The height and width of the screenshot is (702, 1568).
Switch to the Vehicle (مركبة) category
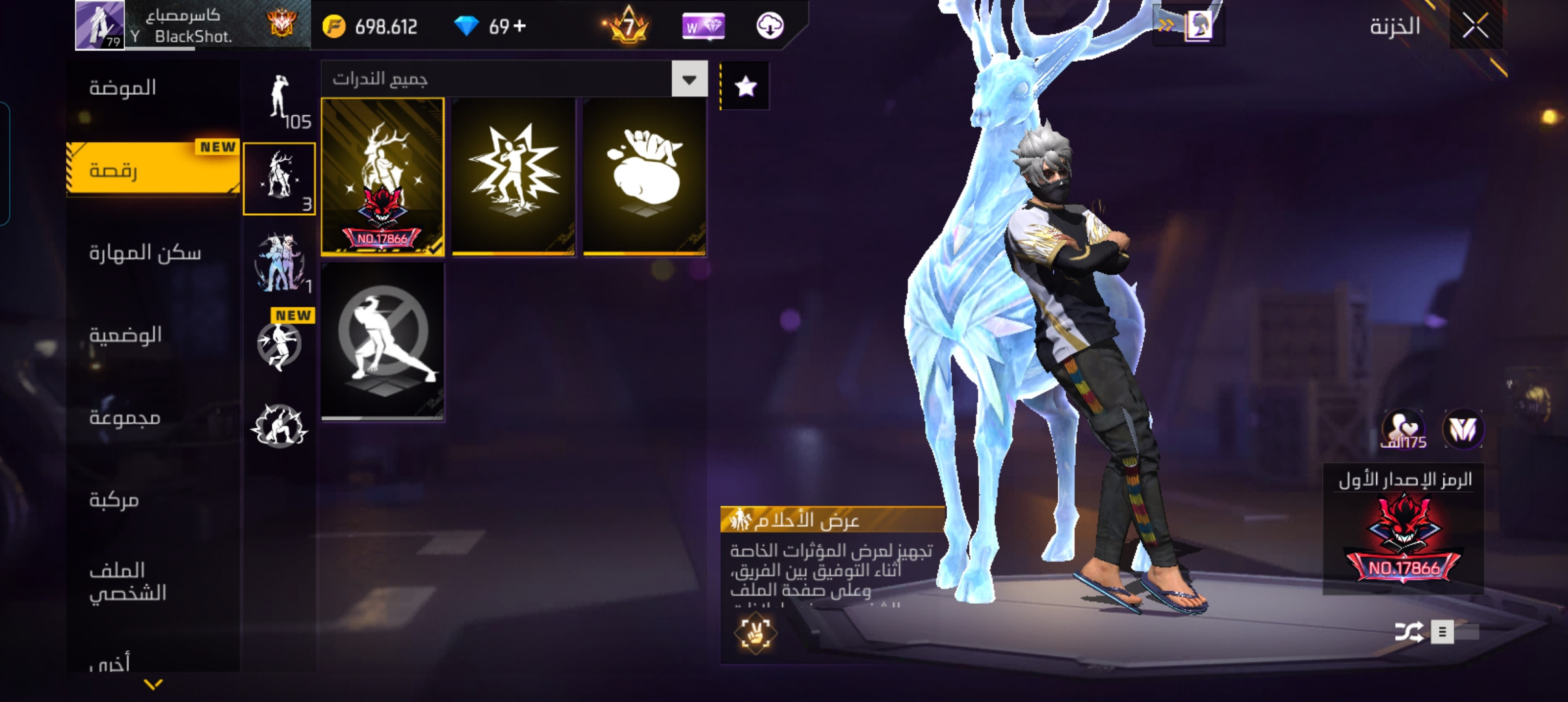click(x=114, y=499)
